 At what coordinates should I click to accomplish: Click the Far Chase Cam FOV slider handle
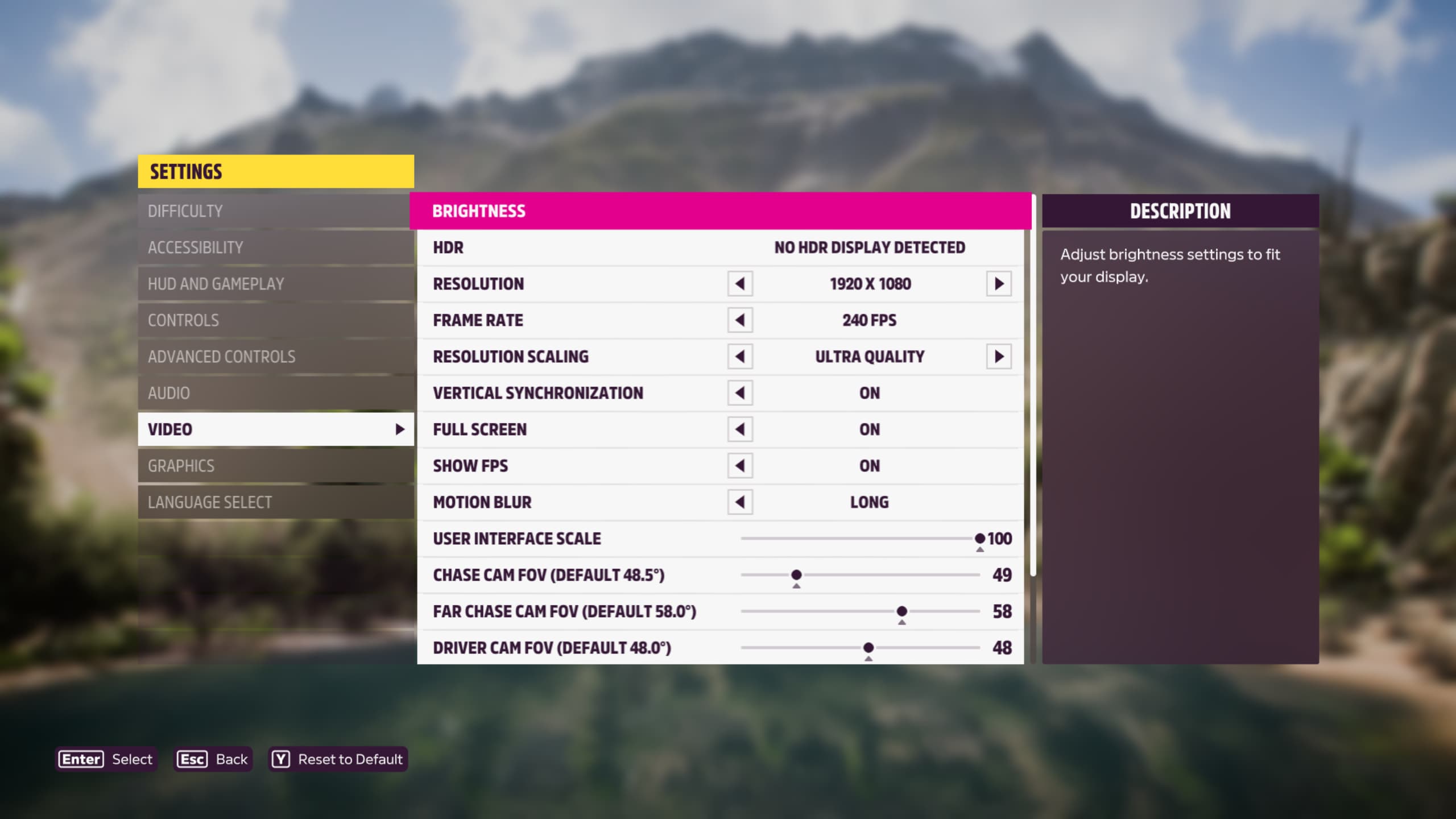coord(901,611)
